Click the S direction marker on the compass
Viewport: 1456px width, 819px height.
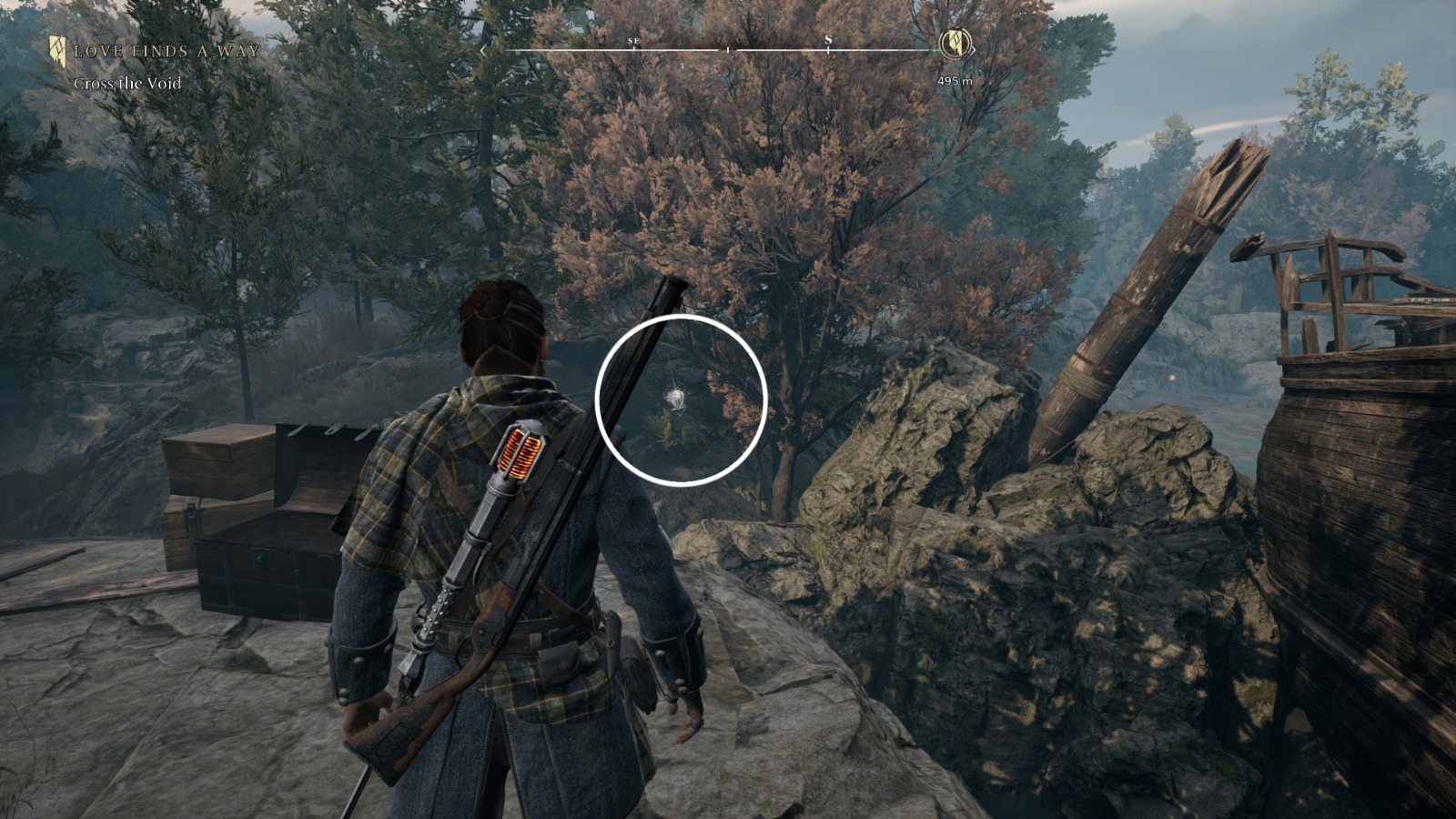(828, 43)
